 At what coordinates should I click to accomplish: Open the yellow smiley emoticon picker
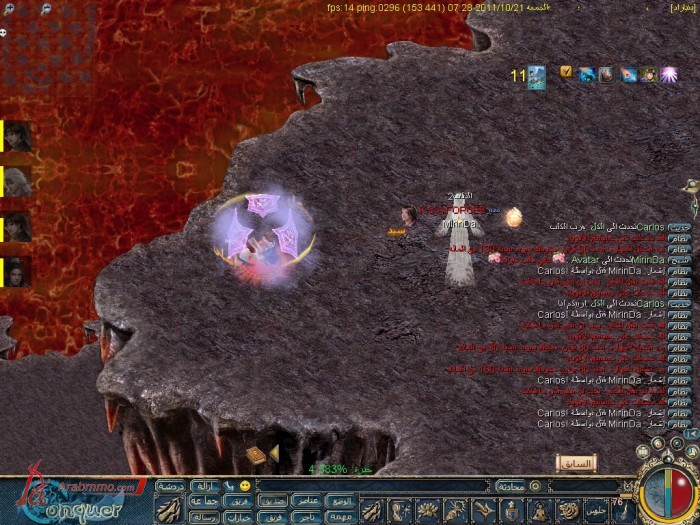[x=245, y=485]
